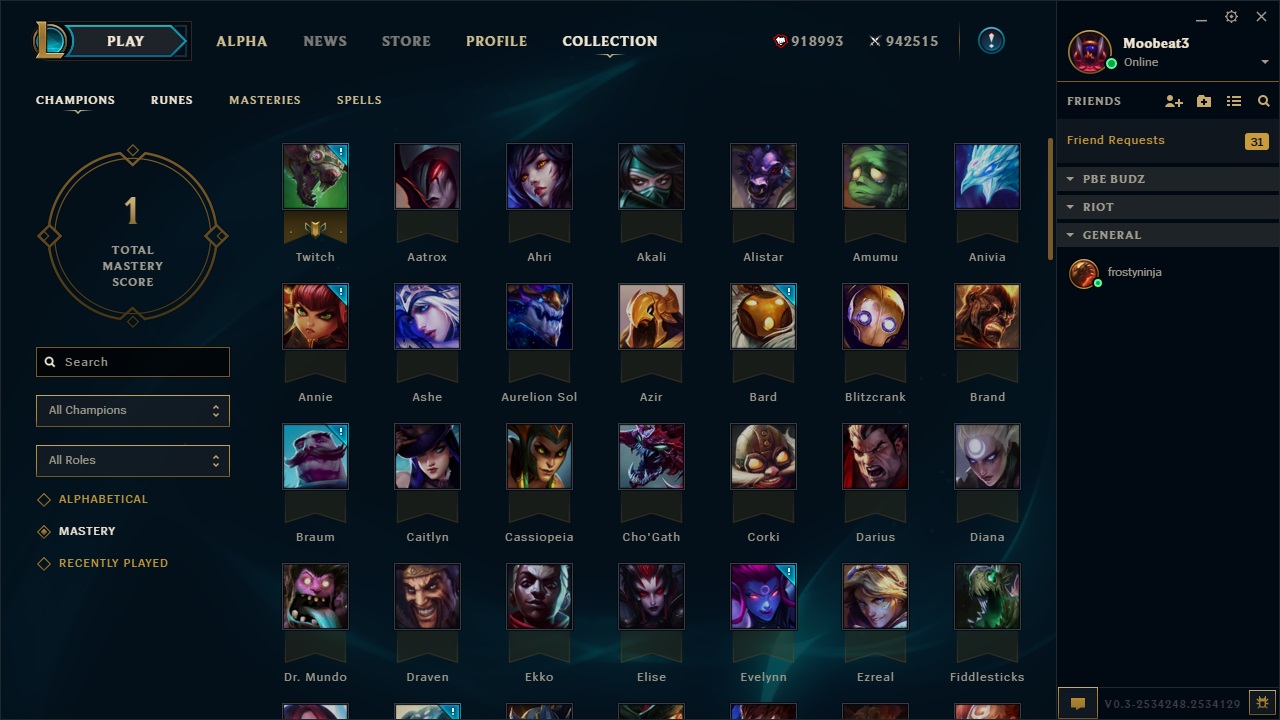Select the Twitch champion portrait
1280x720 pixels.
click(315, 176)
